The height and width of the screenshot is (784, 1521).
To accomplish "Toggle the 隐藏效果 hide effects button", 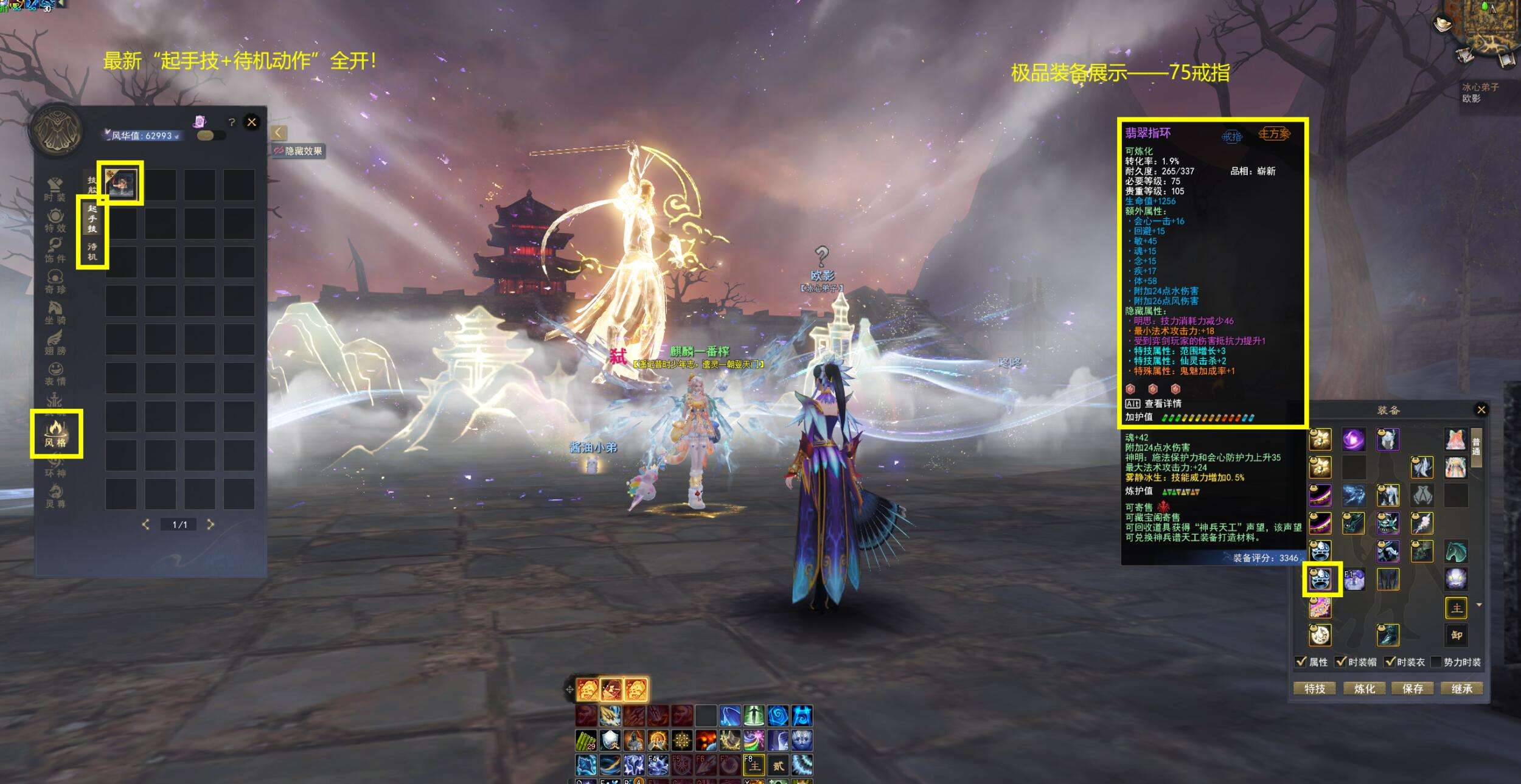I will (x=298, y=151).
